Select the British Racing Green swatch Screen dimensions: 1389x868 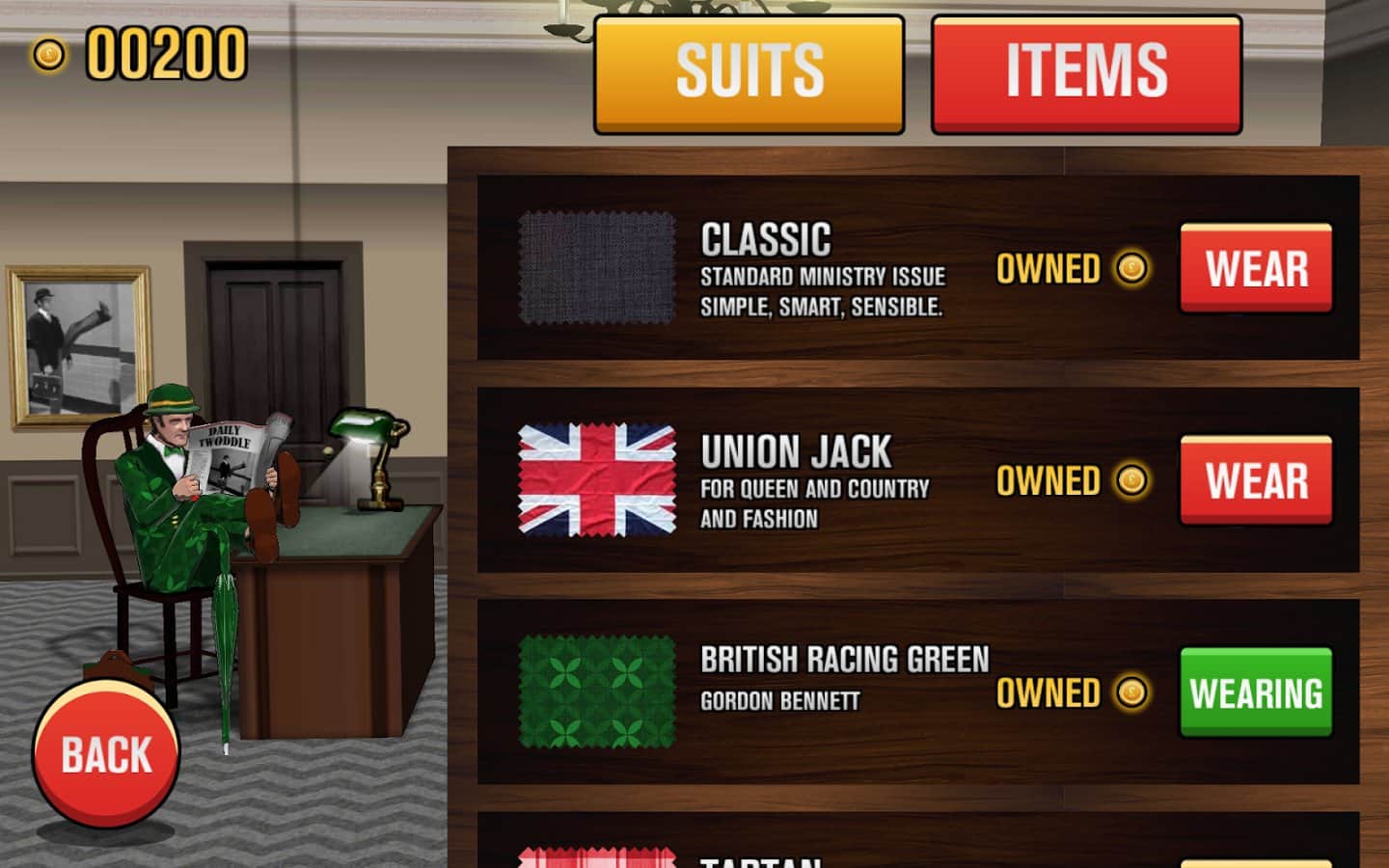point(597,692)
